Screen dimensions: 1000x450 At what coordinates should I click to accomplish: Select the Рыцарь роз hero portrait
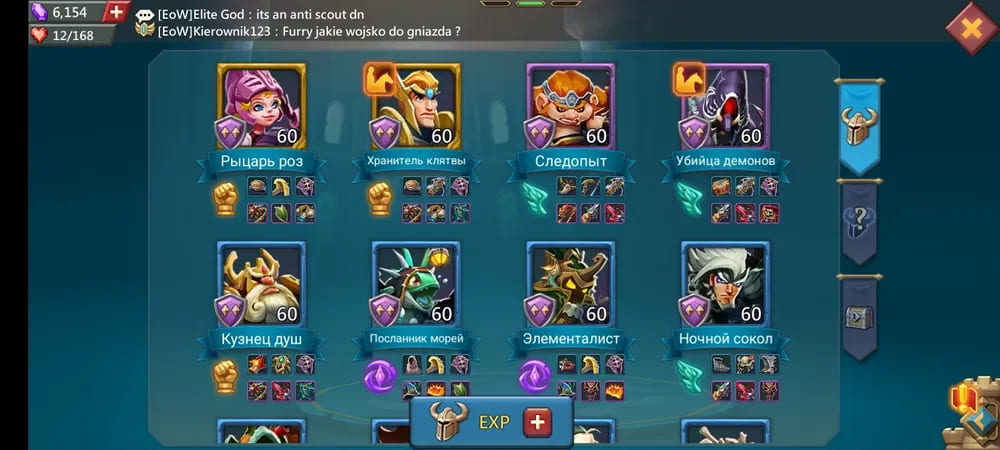click(x=261, y=106)
